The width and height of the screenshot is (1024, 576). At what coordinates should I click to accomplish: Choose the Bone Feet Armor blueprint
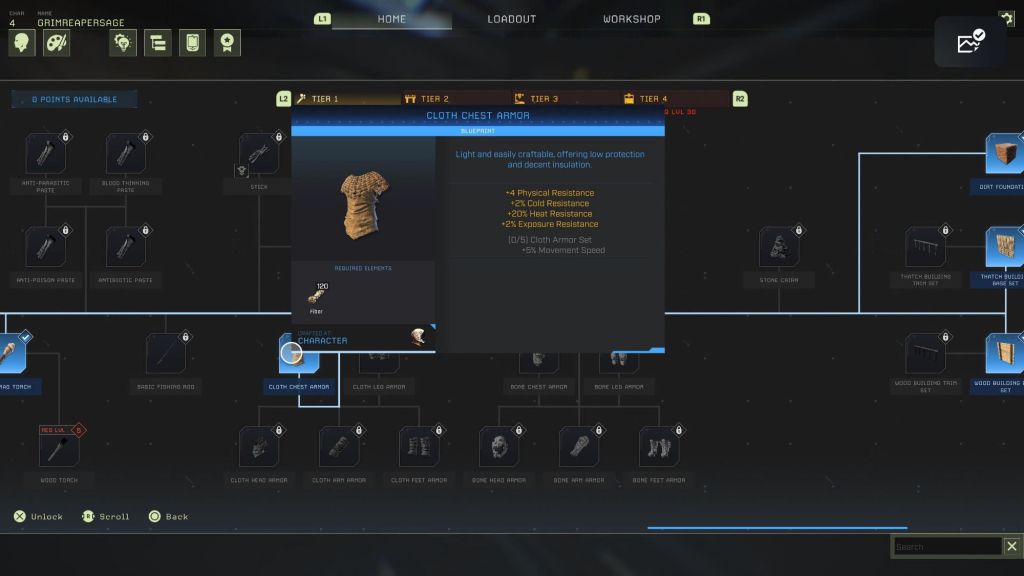pos(659,447)
